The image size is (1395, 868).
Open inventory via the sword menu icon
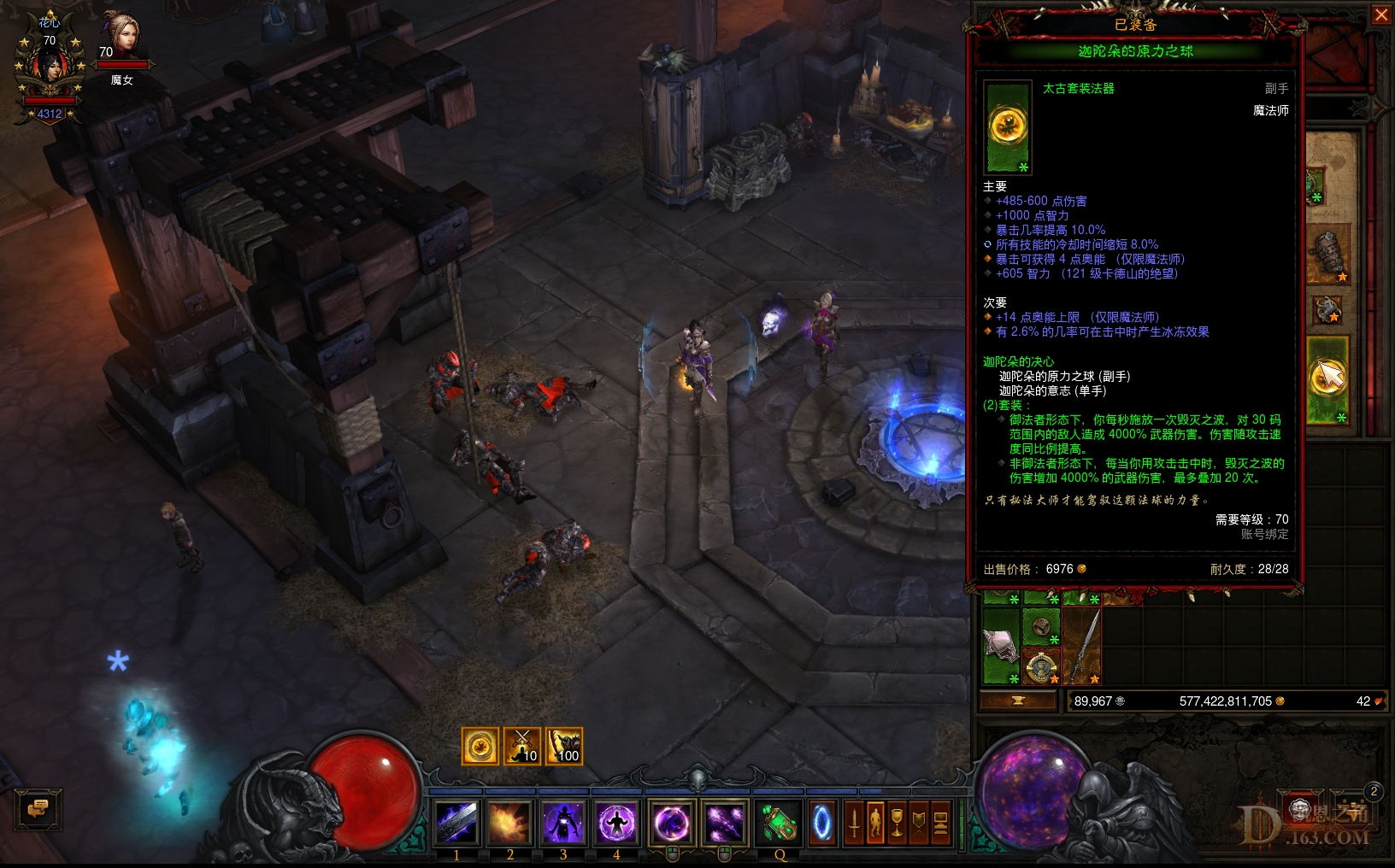(x=854, y=823)
